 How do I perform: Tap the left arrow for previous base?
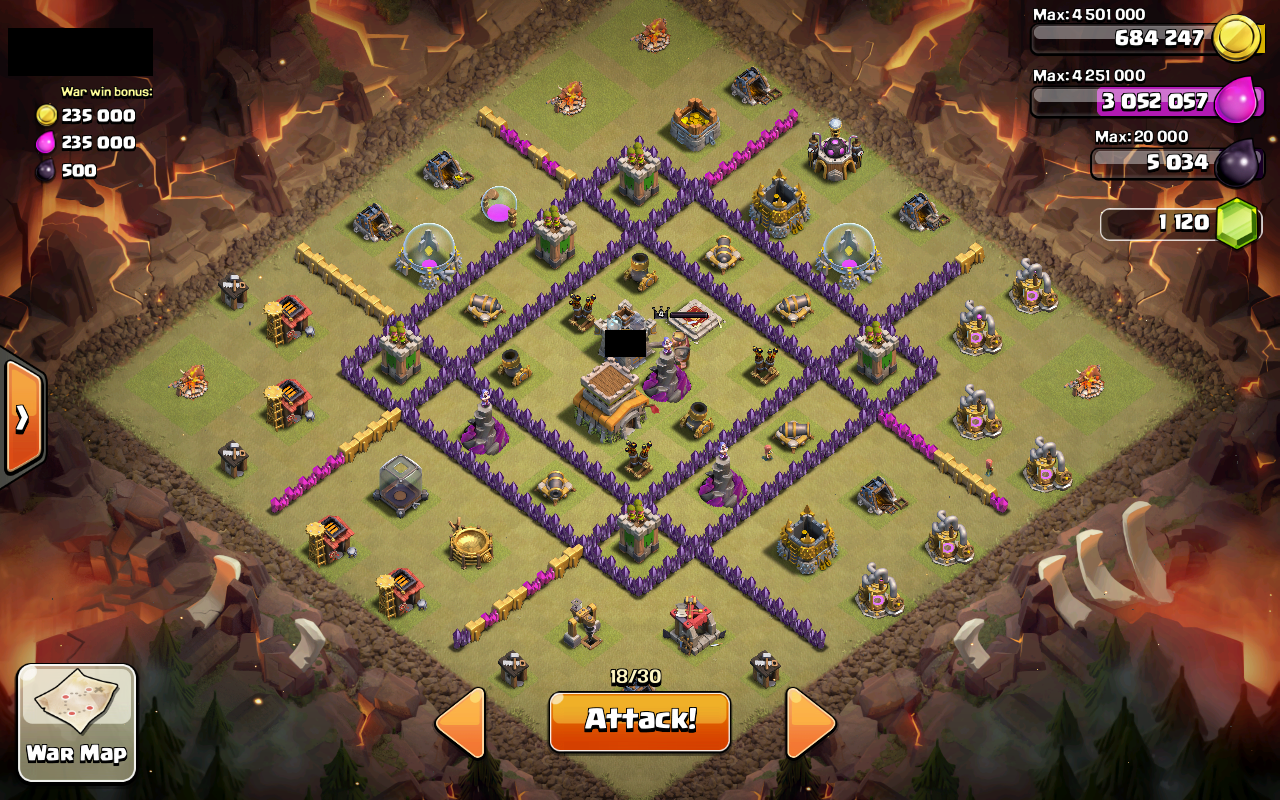460,721
